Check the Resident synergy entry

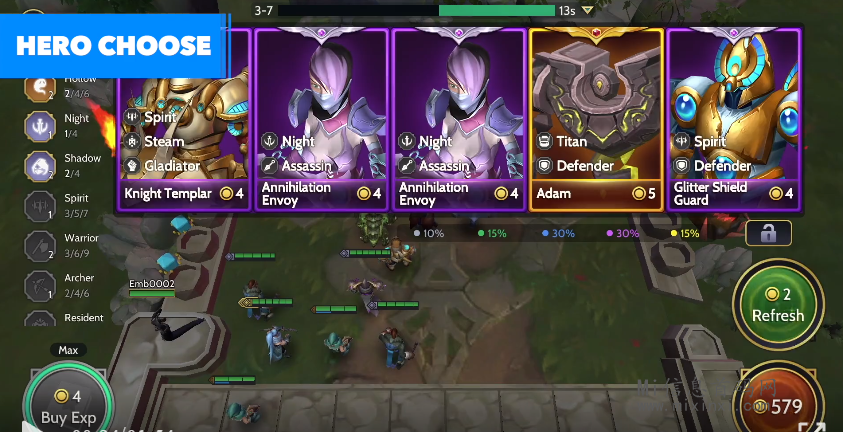click(40, 322)
